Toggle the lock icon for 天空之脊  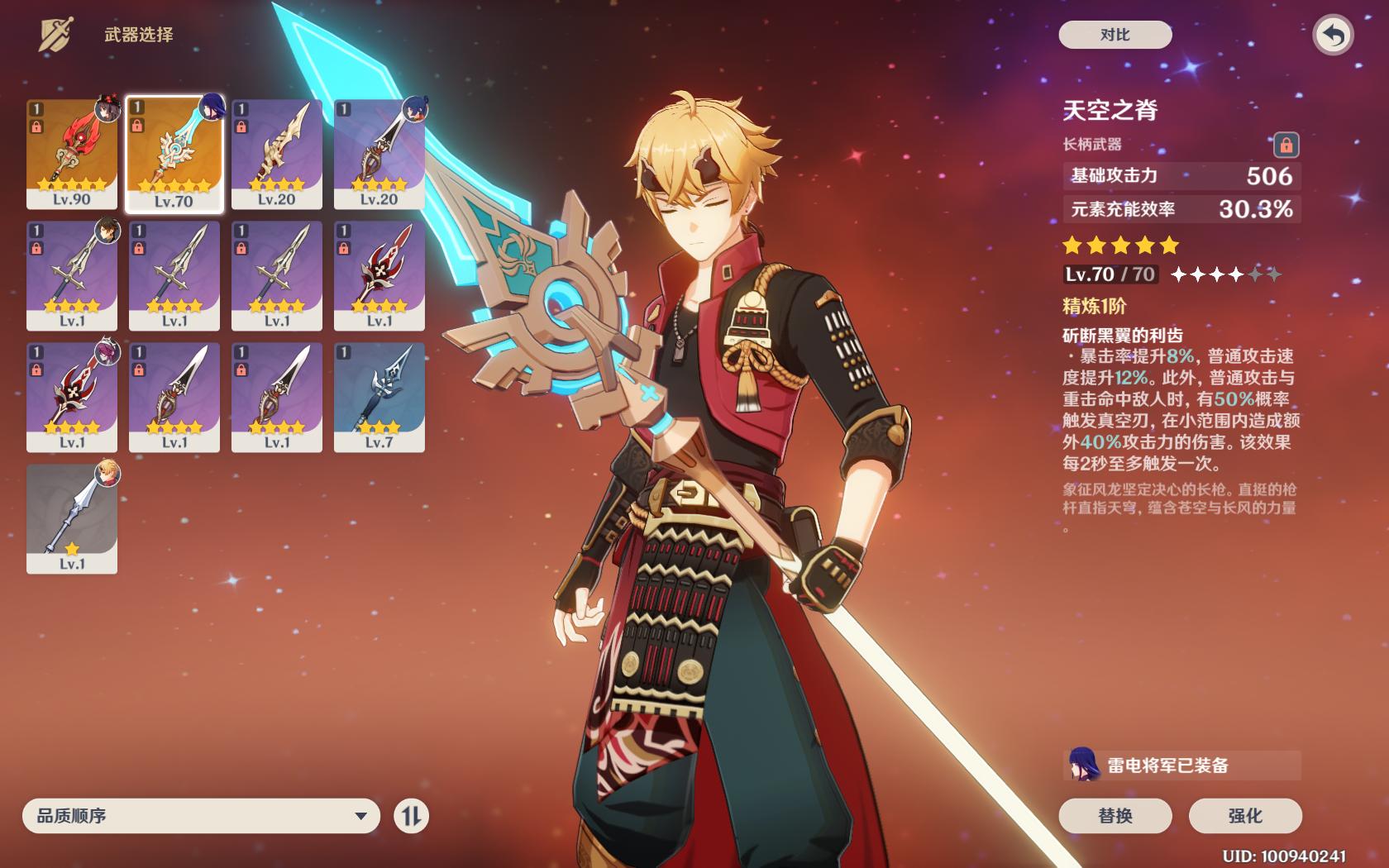pos(1286,145)
